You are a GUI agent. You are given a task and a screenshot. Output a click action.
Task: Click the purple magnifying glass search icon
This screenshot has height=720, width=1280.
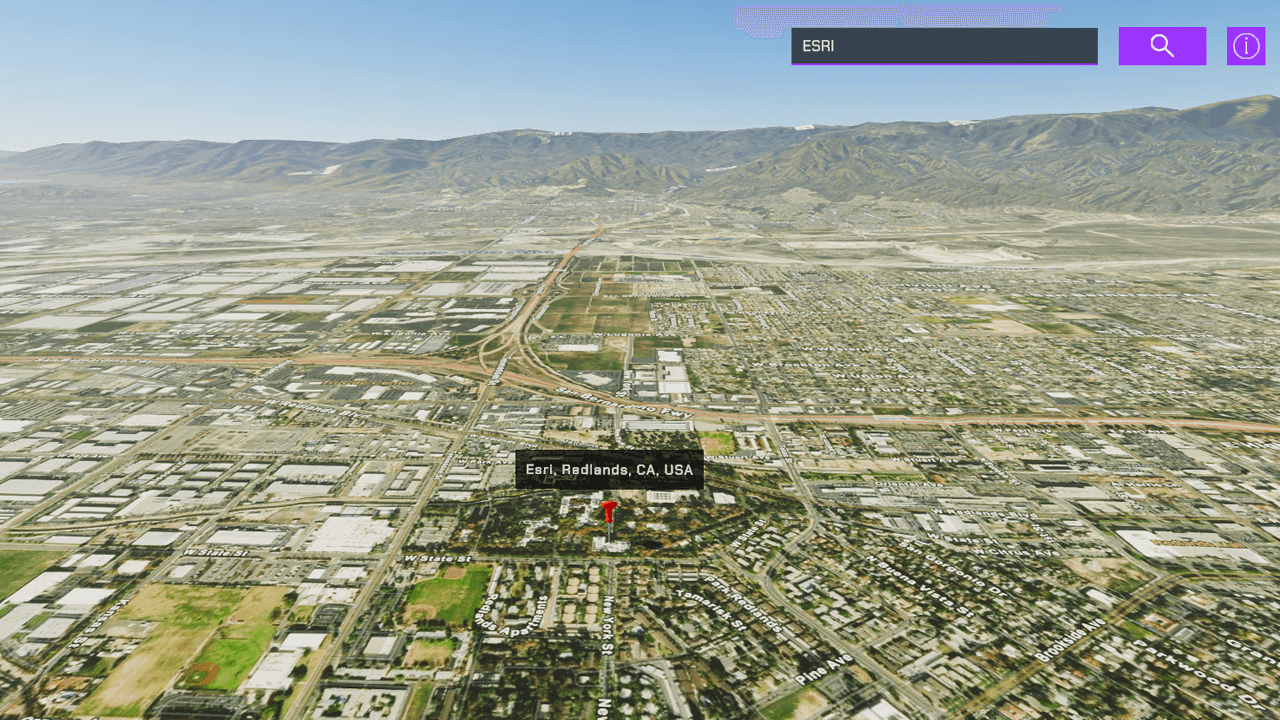tap(1161, 45)
